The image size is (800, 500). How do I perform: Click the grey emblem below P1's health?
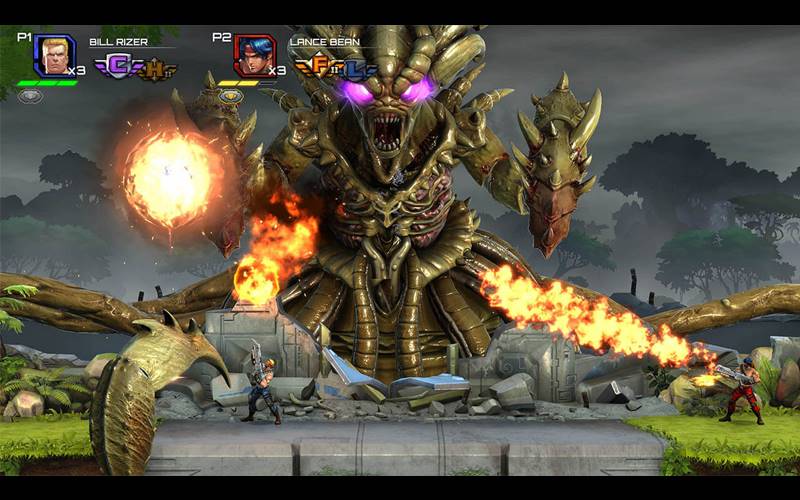coord(31,96)
